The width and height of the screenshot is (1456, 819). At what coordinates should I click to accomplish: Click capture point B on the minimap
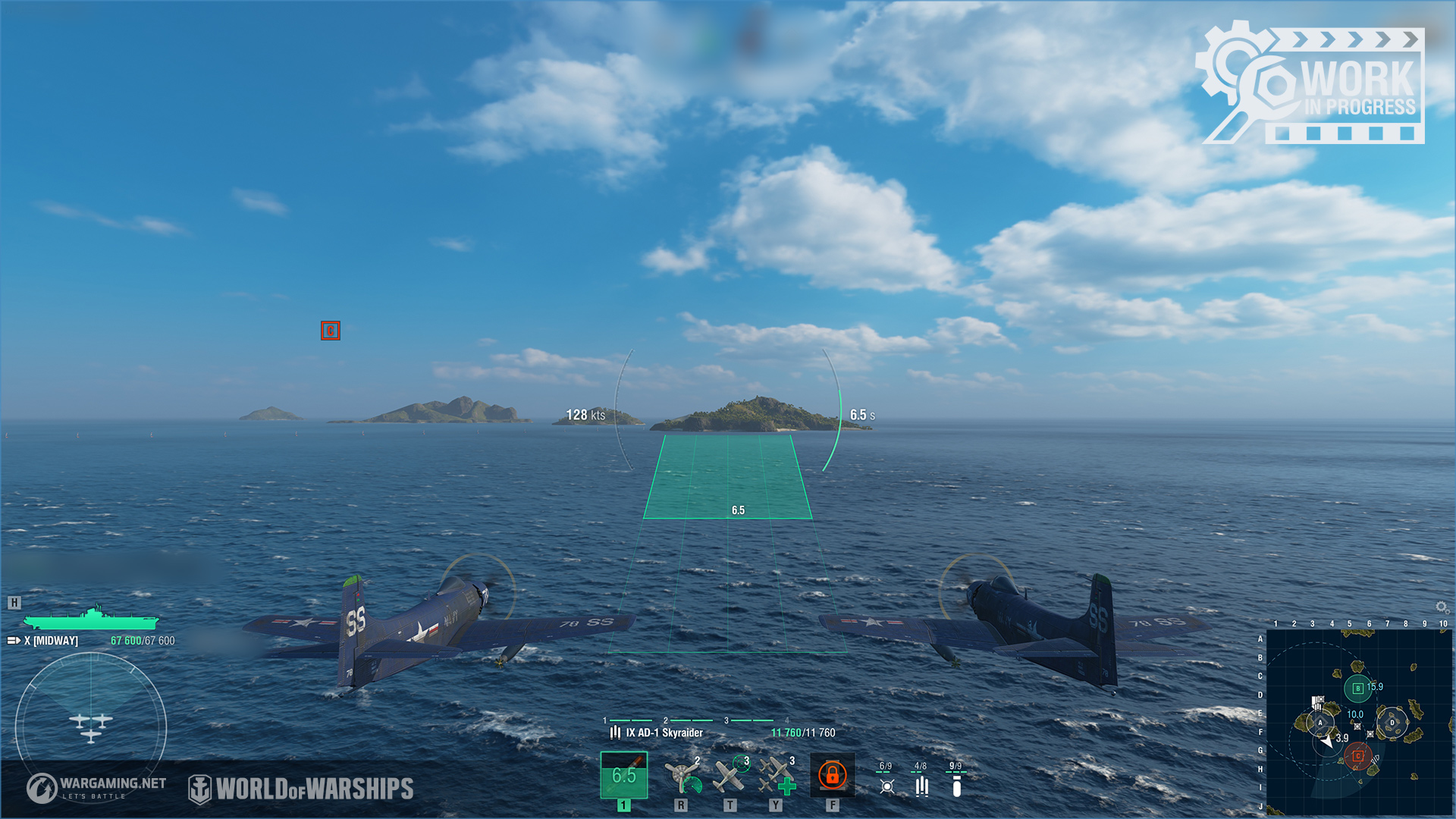1357,689
